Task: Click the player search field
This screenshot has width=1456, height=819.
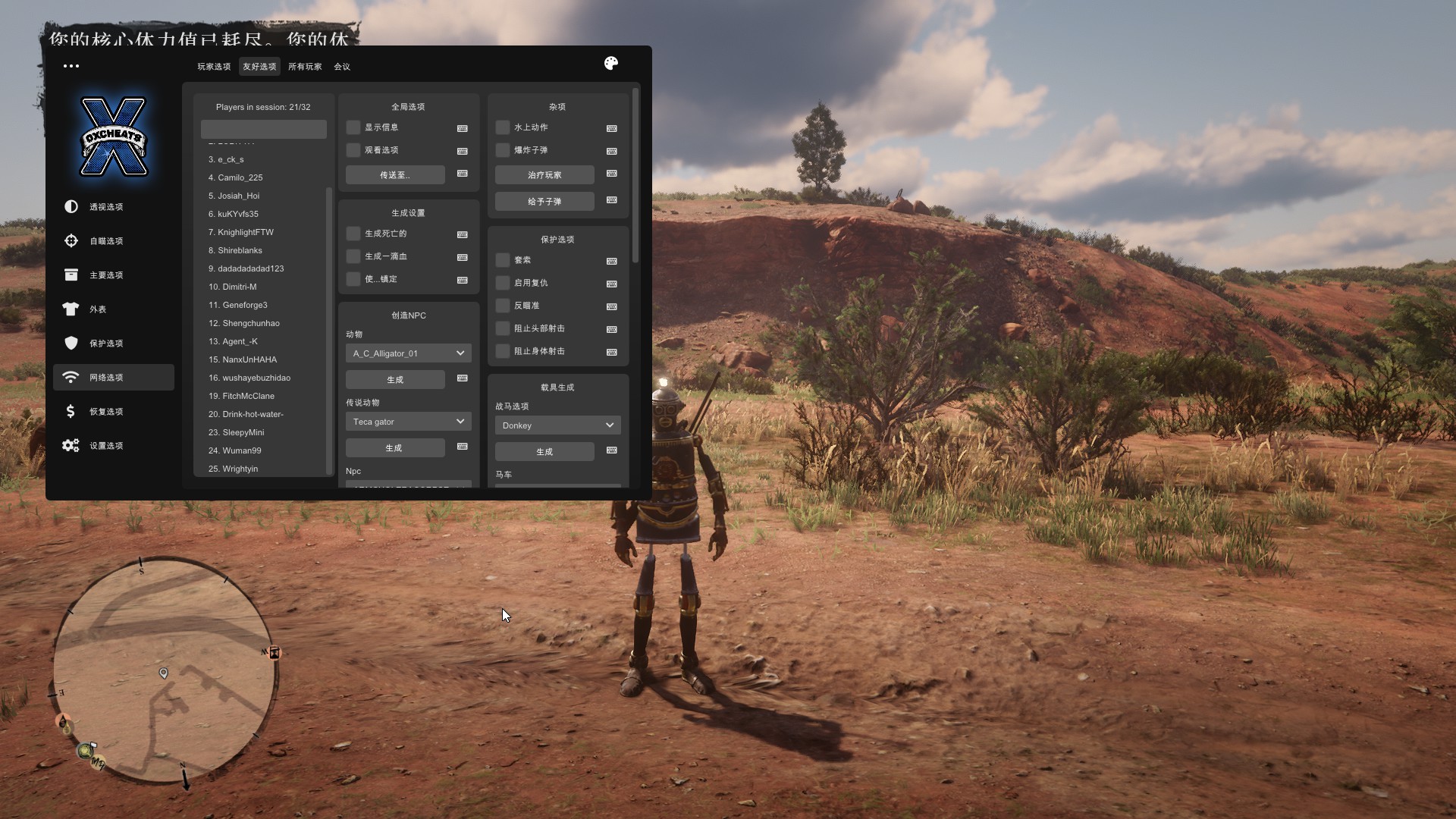Action: pos(263,129)
